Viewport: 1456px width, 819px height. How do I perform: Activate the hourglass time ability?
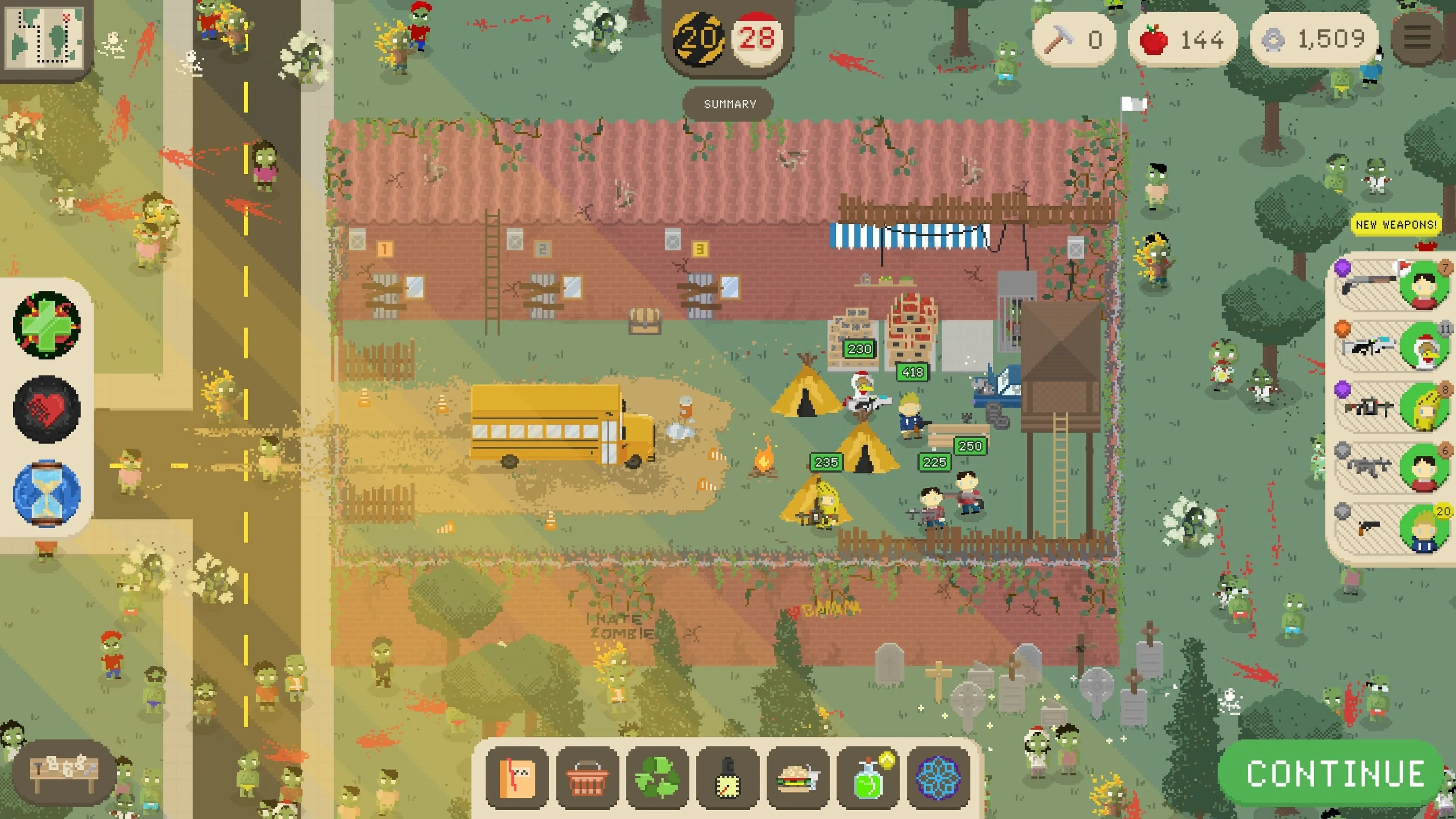pos(47,492)
